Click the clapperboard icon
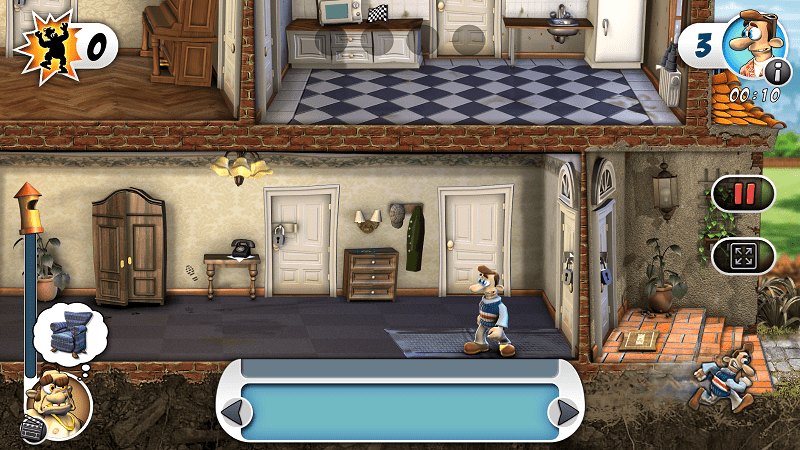The image size is (800, 450). pyautogui.click(x=33, y=431)
